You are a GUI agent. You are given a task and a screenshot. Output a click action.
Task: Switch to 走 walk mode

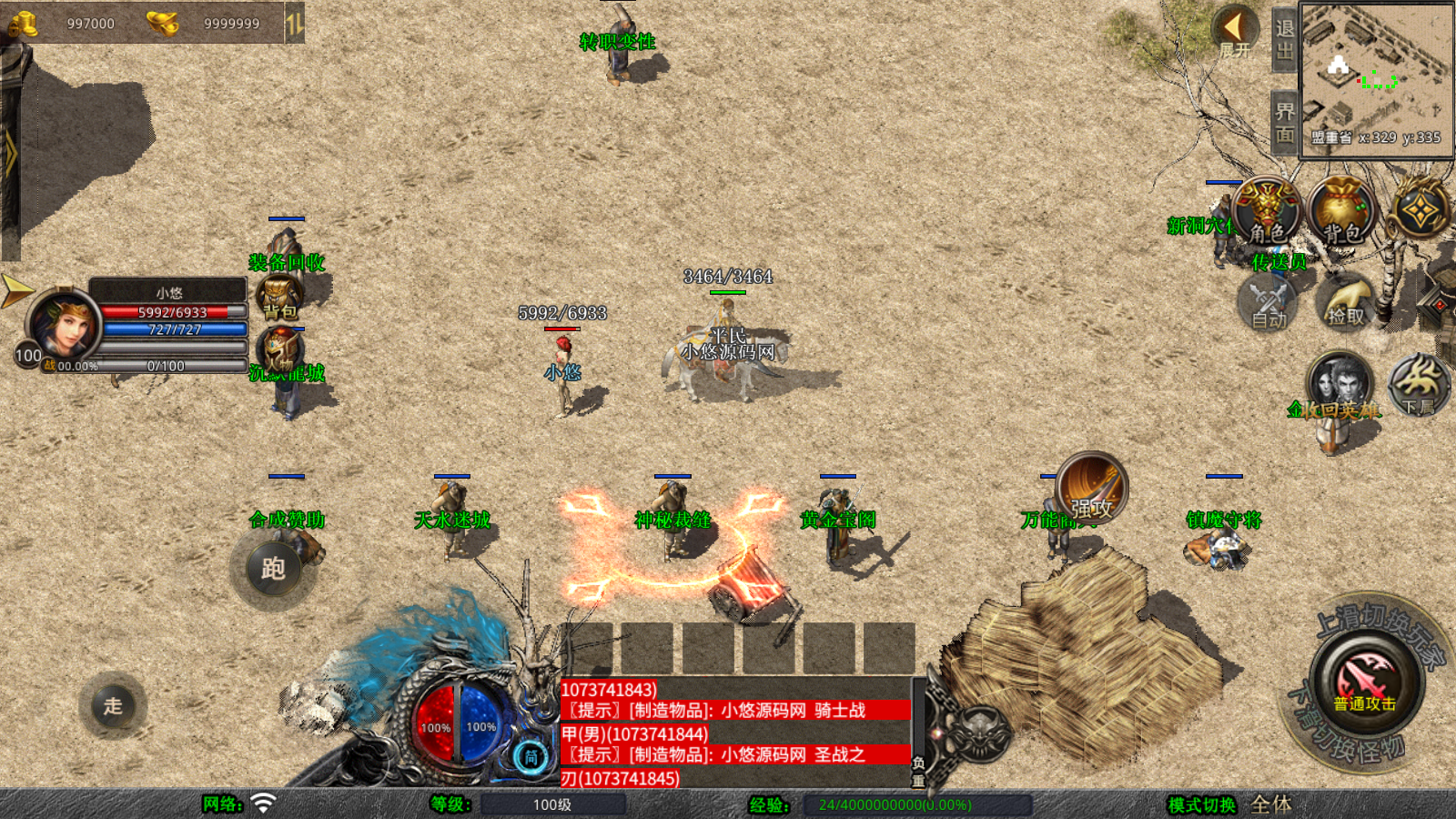[113, 705]
